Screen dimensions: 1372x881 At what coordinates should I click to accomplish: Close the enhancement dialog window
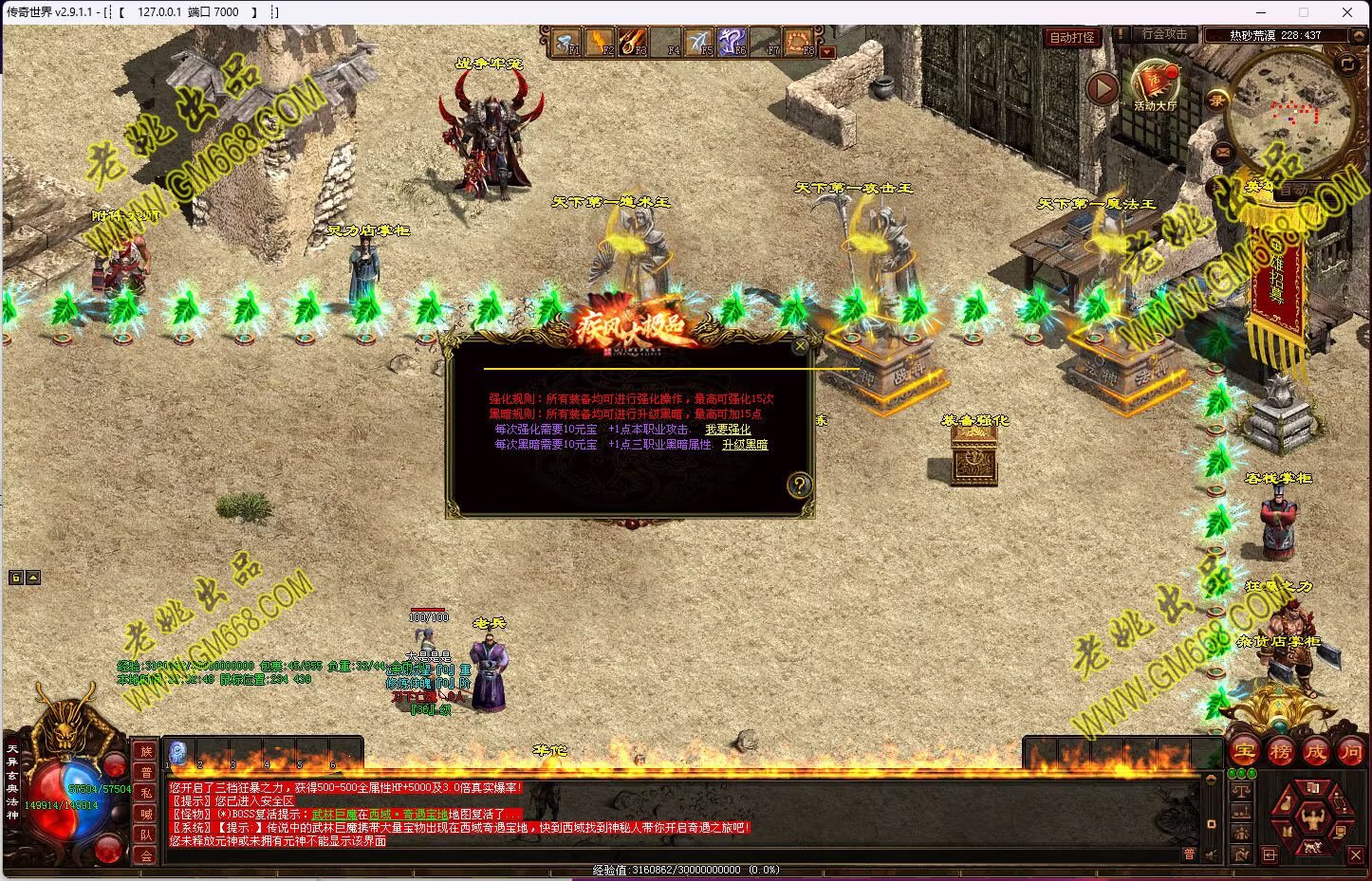tap(800, 347)
